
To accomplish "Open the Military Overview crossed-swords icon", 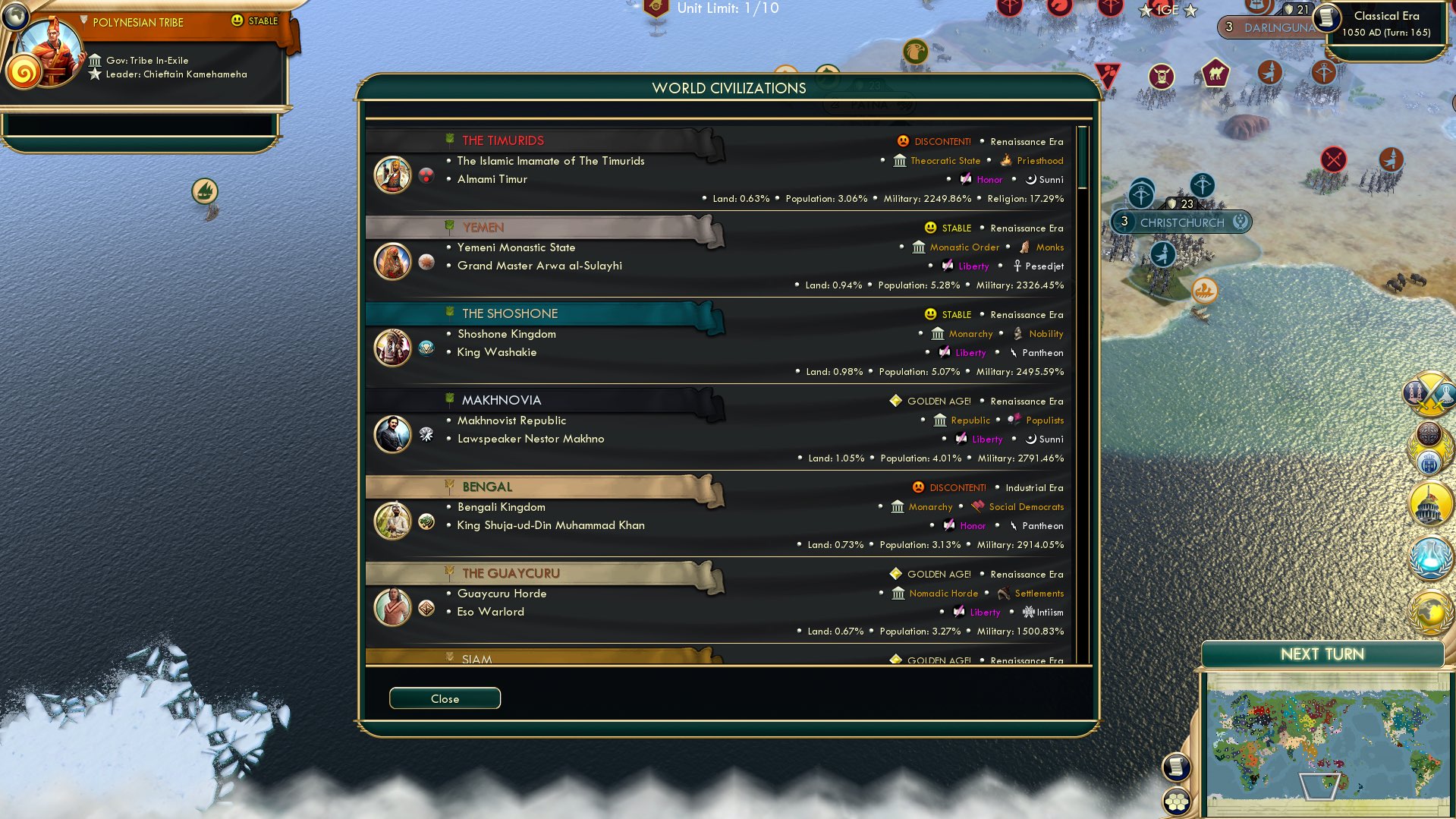I will [x=1429, y=392].
